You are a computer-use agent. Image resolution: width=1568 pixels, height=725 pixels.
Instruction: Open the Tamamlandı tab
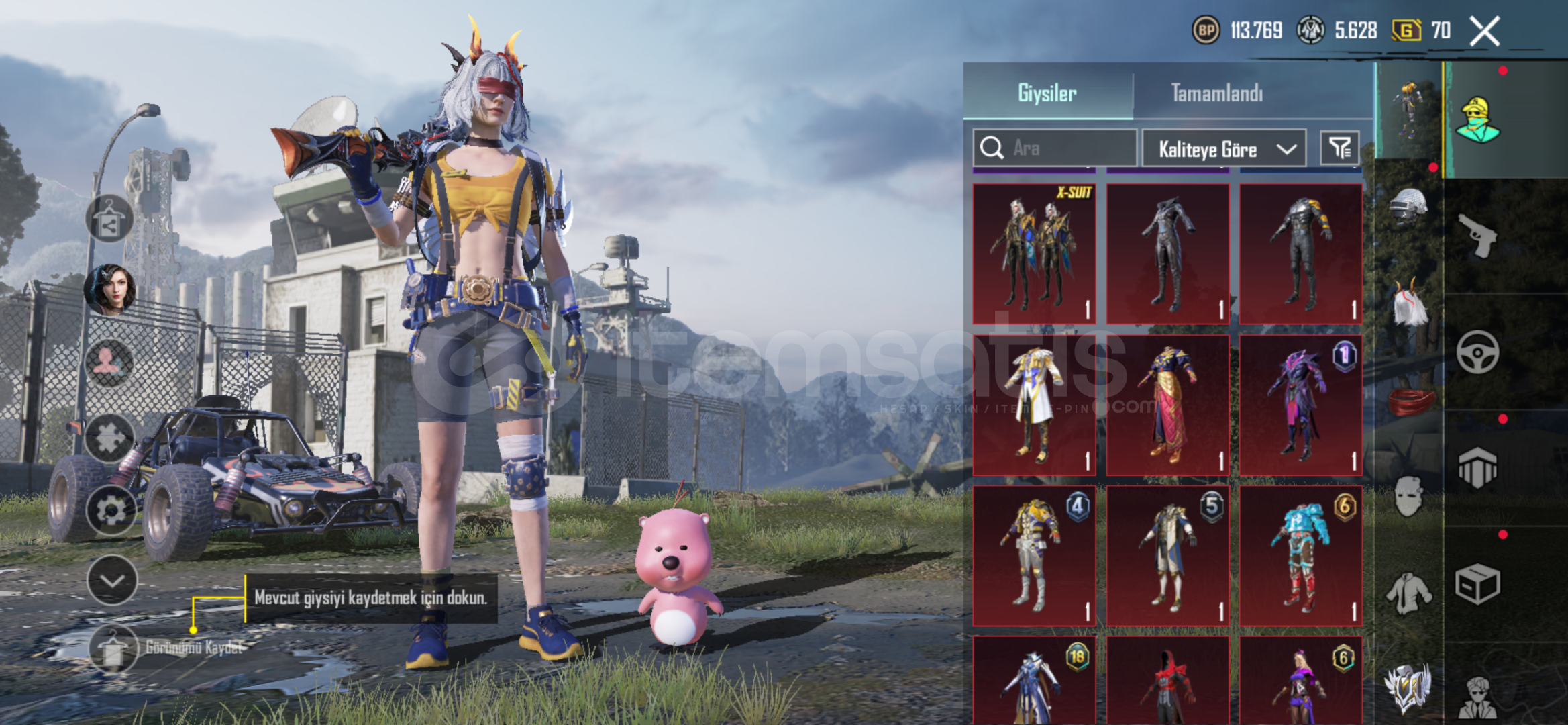point(1216,93)
